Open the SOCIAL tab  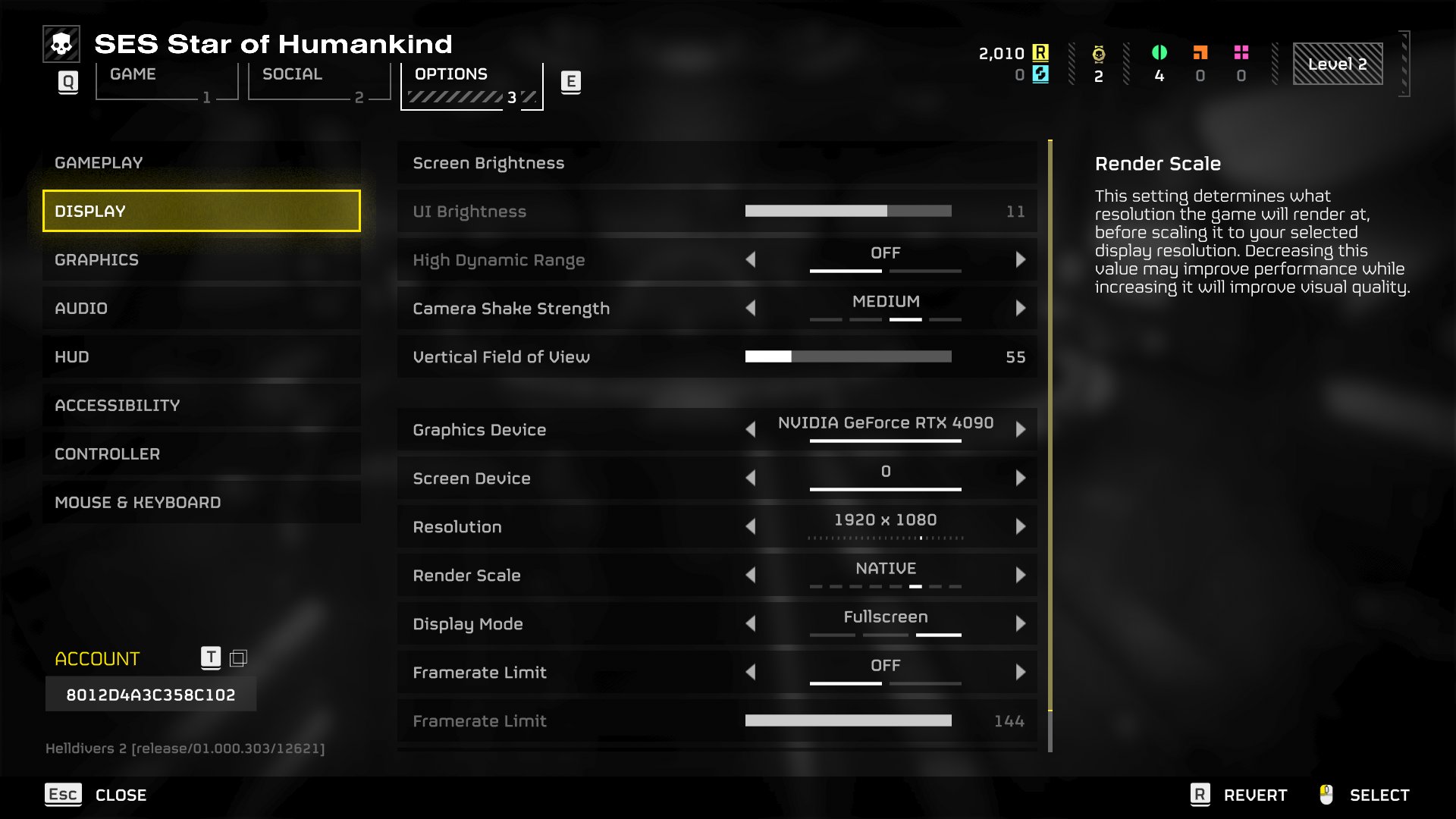(292, 74)
